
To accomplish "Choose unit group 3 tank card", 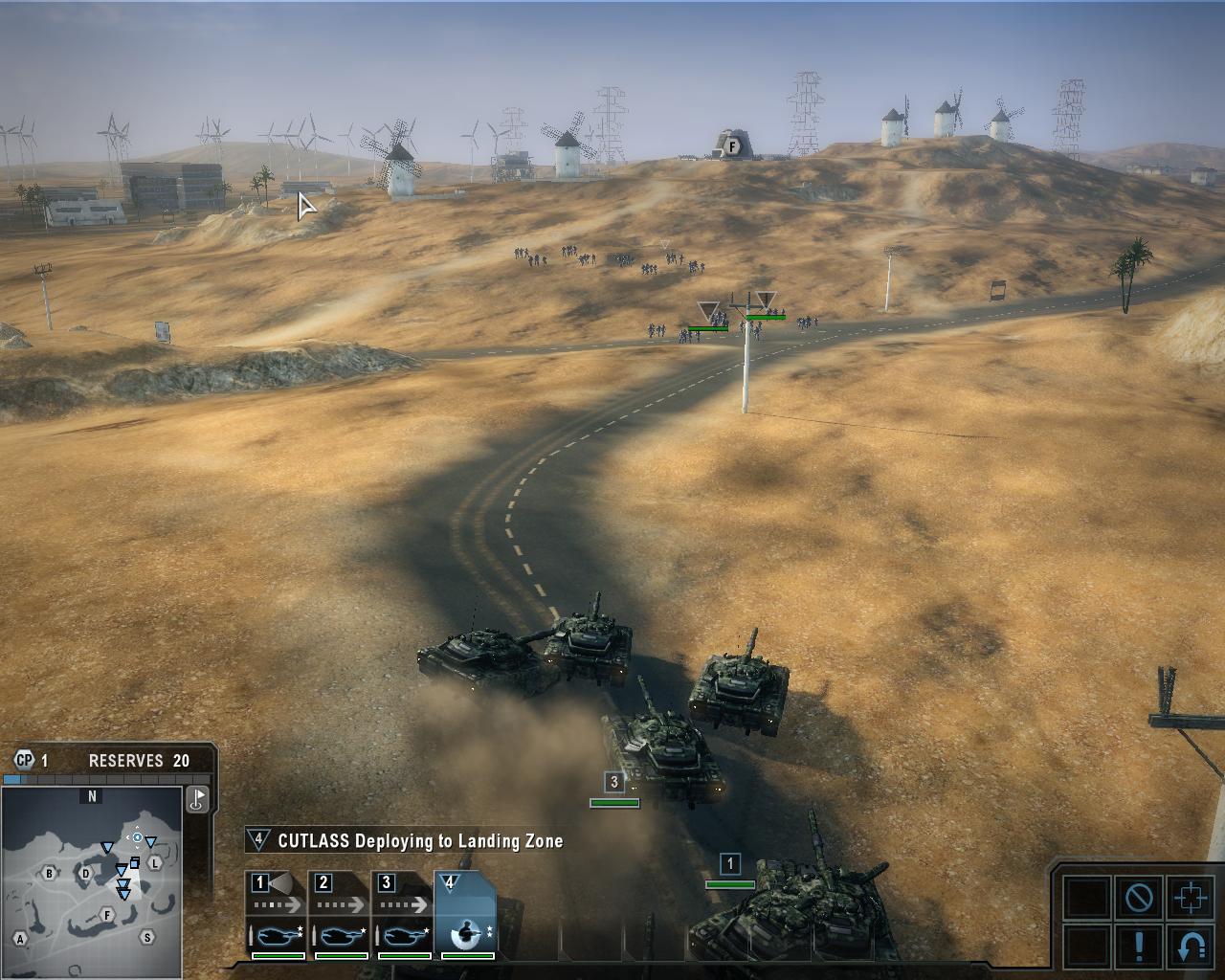I will coord(403,914).
